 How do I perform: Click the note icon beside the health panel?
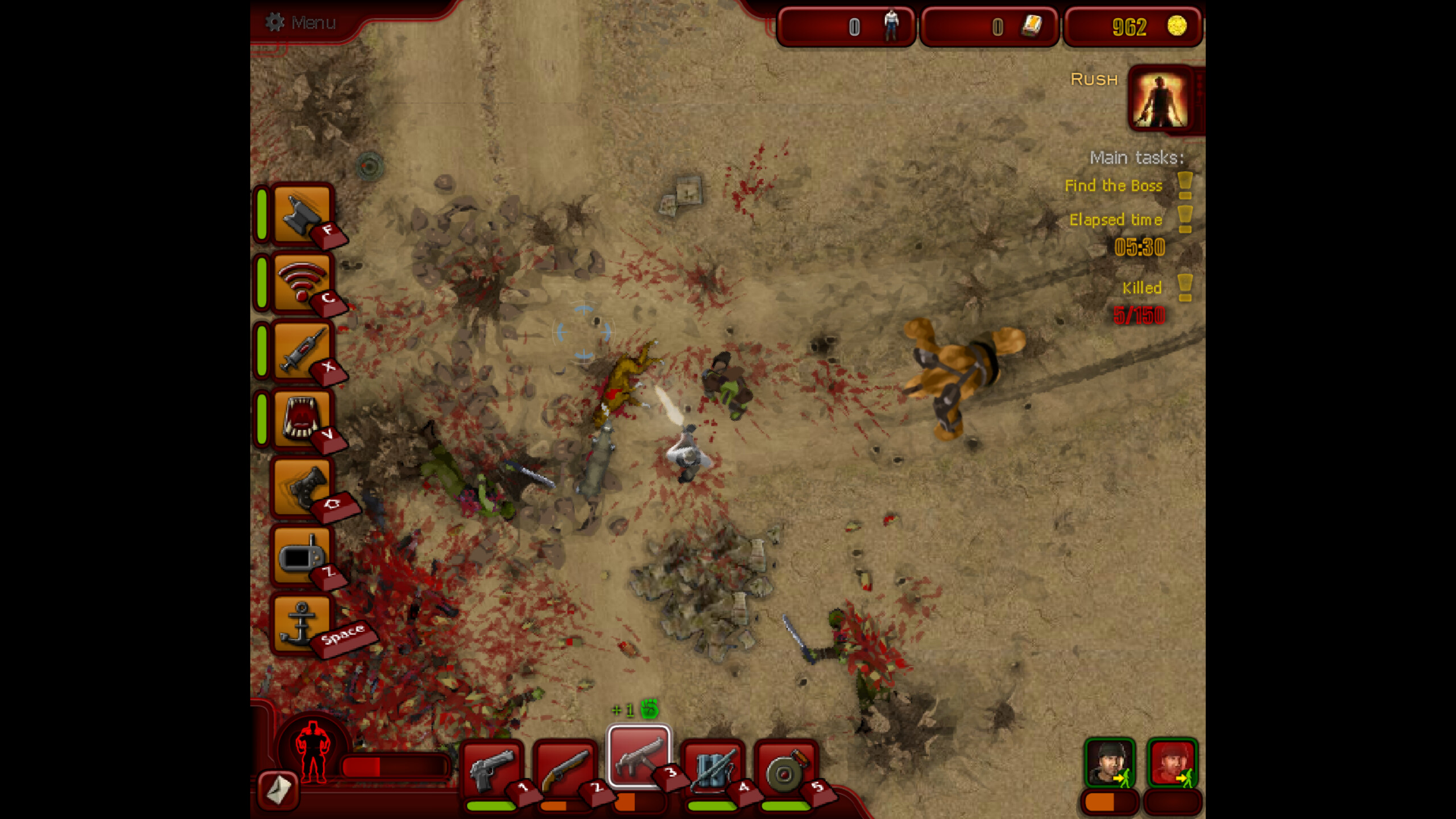pyautogui.click(x=277, y=791)
